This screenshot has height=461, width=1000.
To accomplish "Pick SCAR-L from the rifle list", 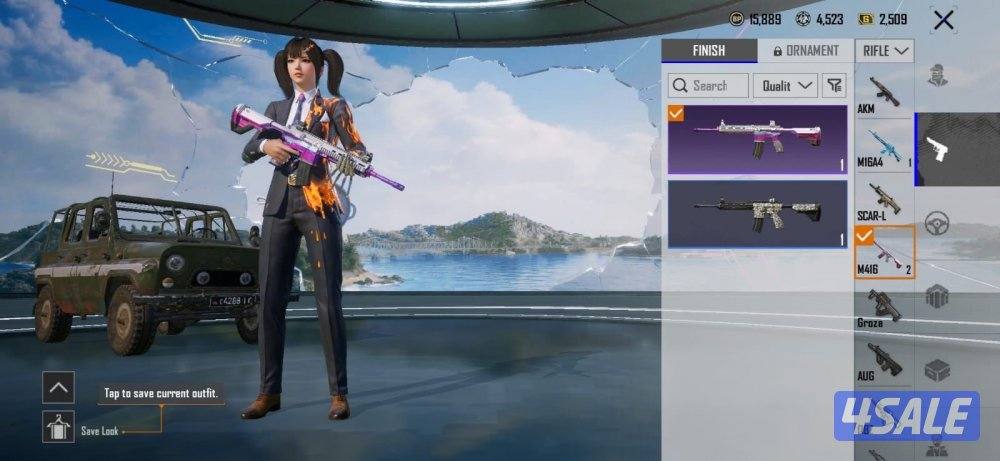I will coord(884,202).
